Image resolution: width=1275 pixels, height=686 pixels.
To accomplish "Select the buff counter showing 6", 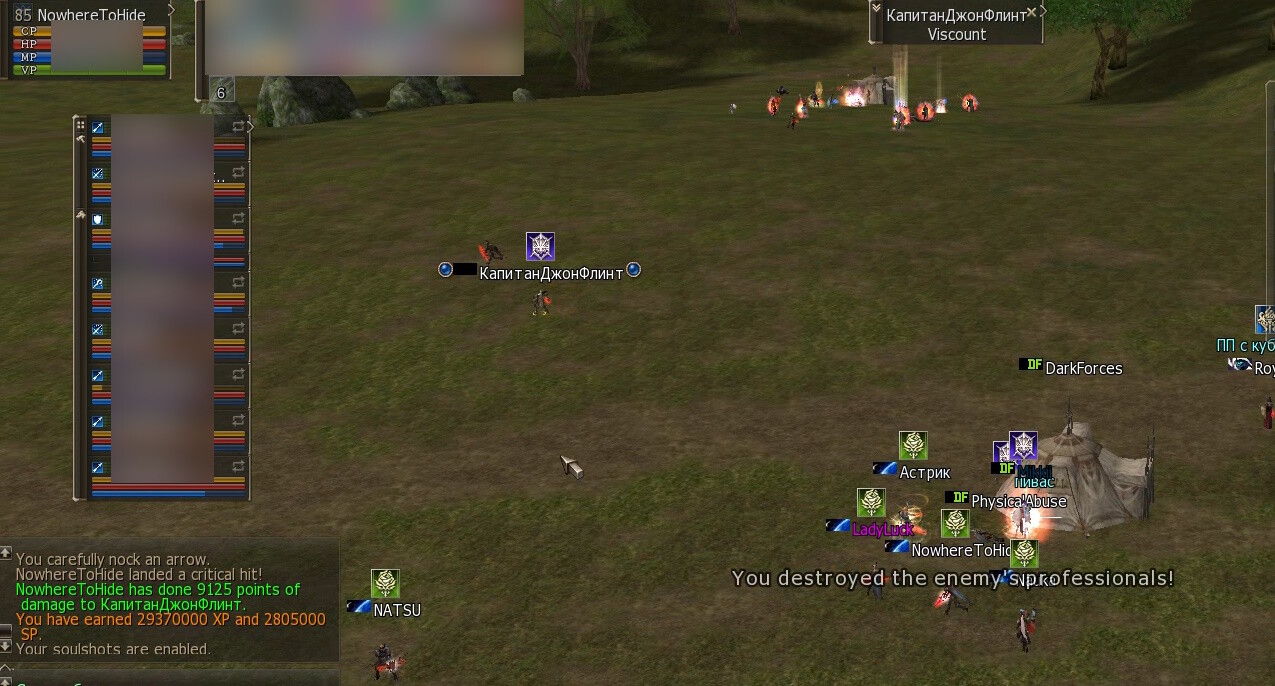I will 221,93.
